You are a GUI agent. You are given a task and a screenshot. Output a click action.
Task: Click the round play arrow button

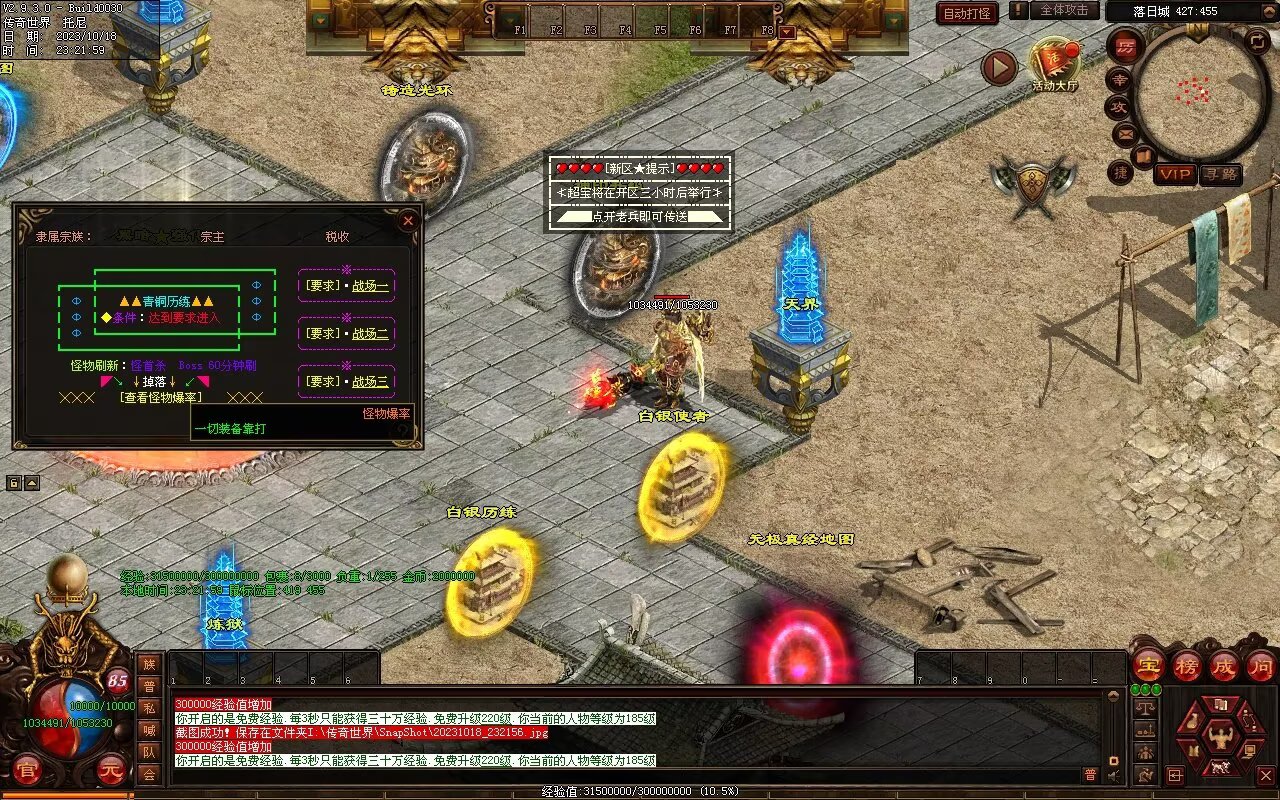pos(998,67)
